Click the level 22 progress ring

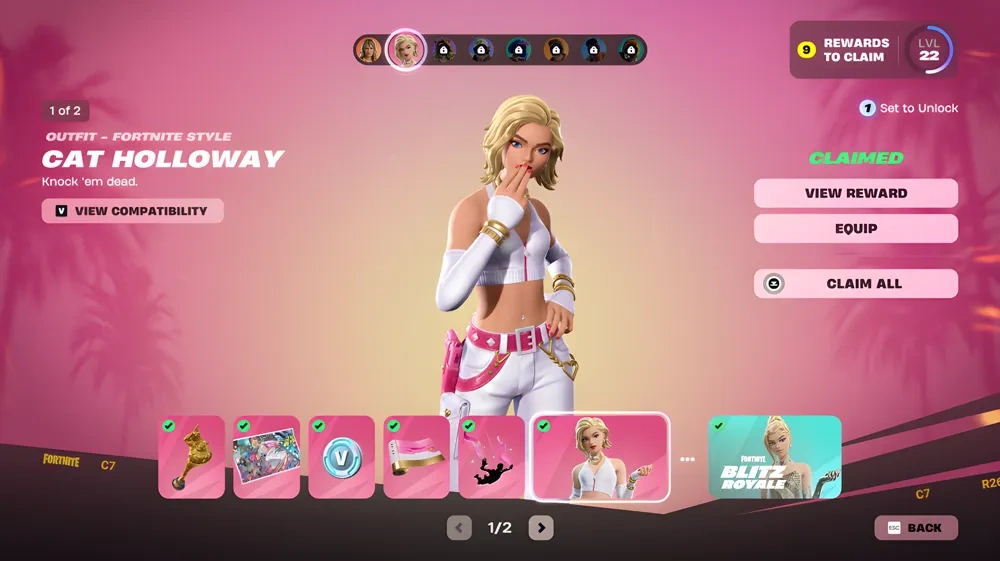click(x=929, y=50)
